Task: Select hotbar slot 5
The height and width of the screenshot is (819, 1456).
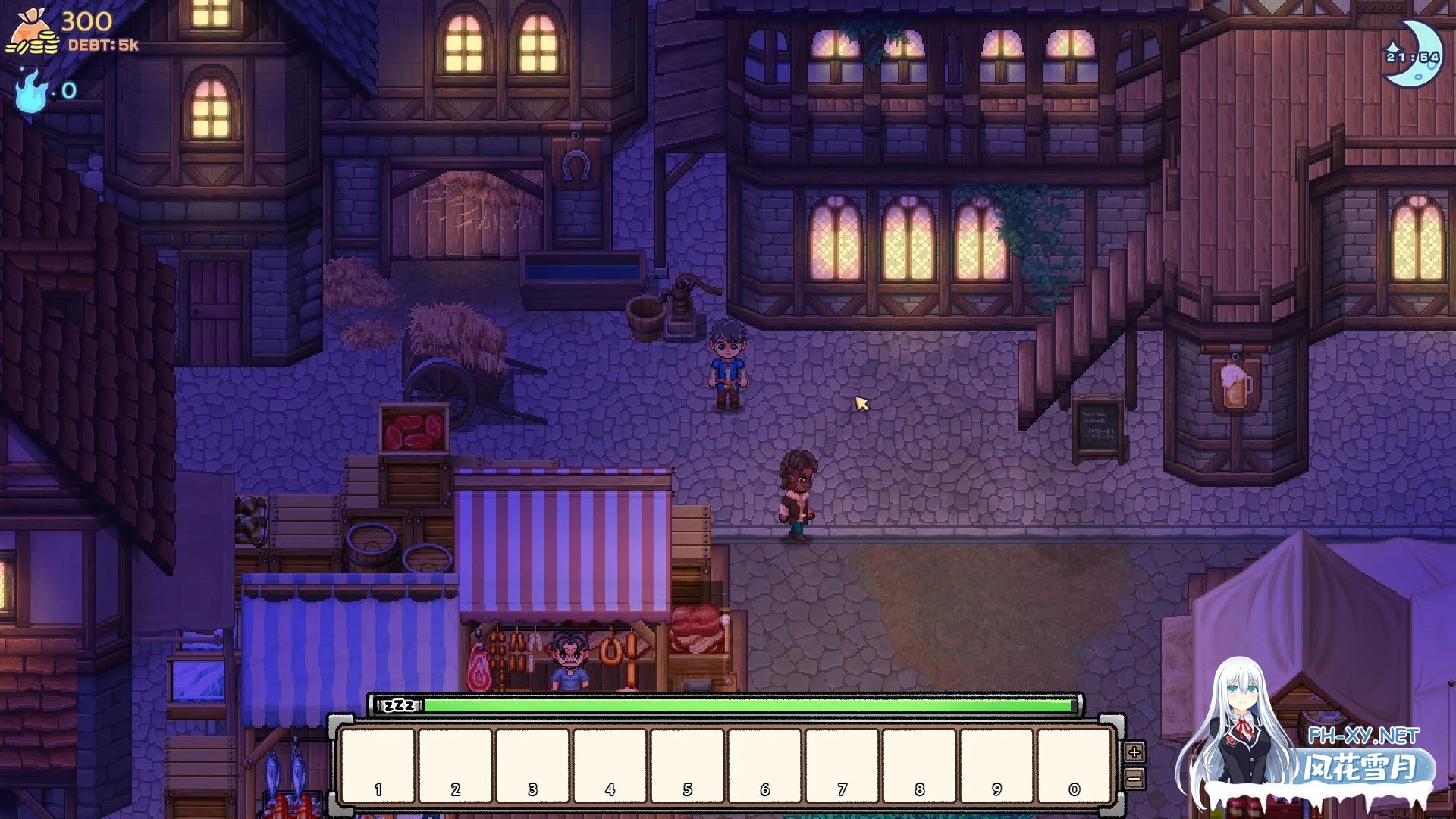Action: pos(686,766)
